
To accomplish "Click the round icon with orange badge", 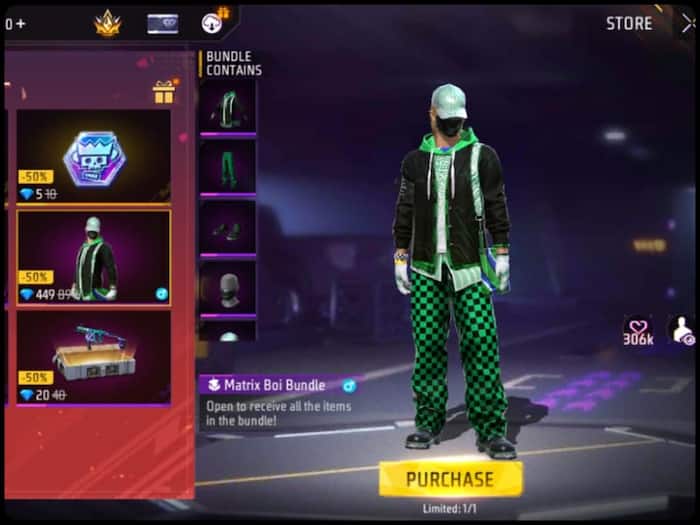I will (x=214, y=22).
